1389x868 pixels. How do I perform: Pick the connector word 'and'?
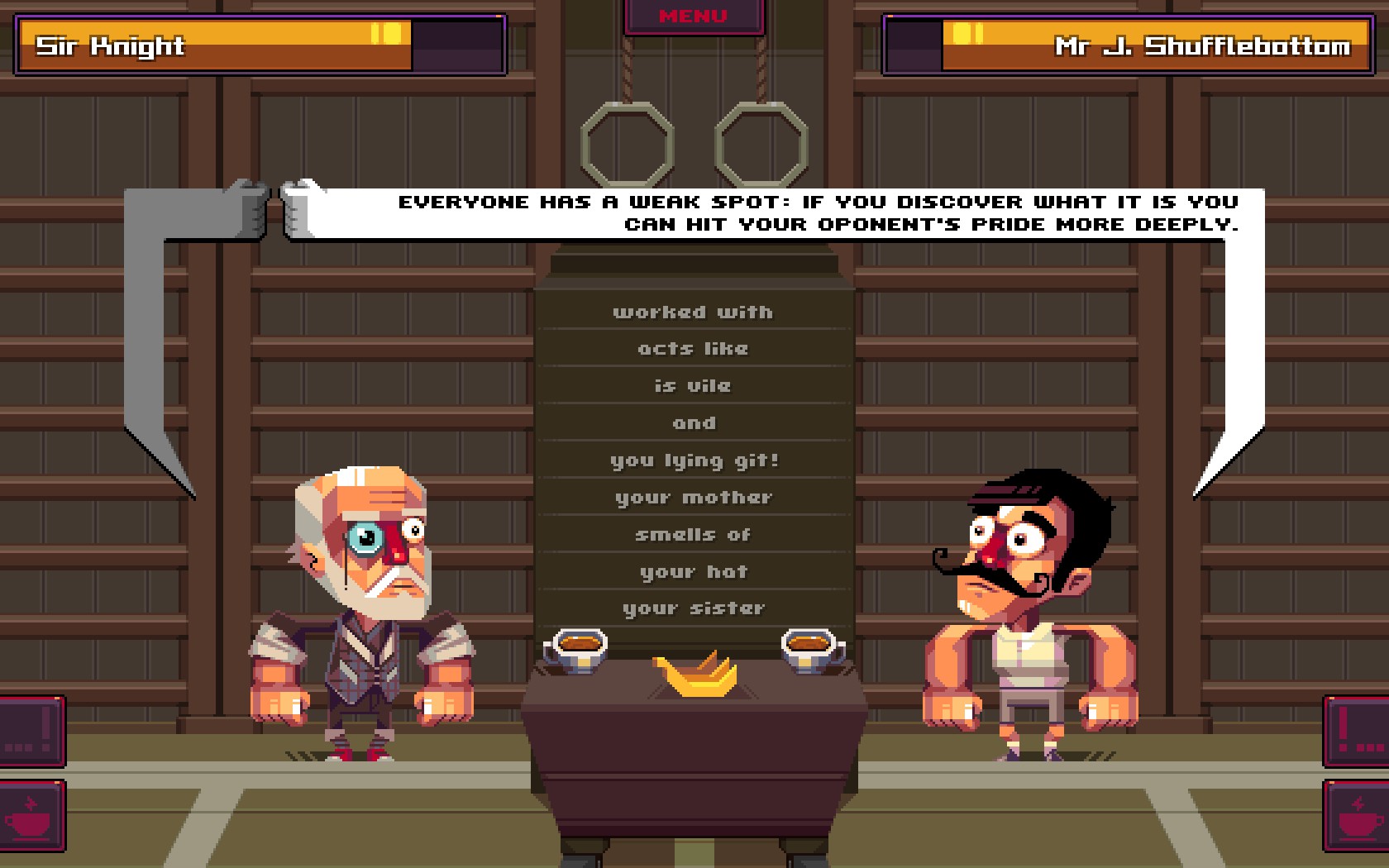click(x=694, y=422)
